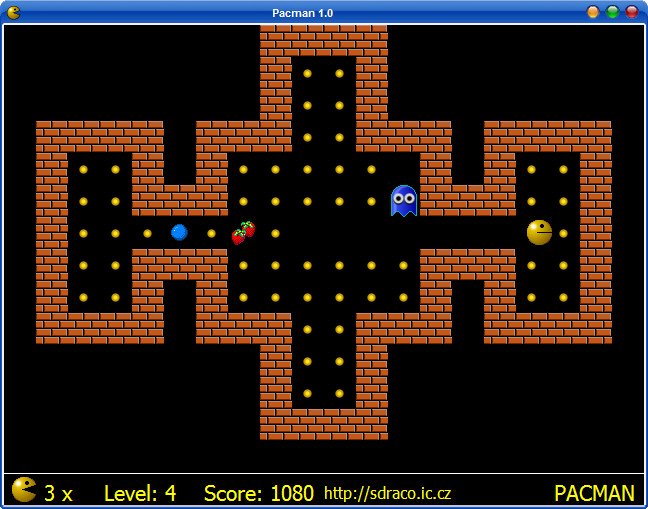Screen dimensions: 648x509
Task: Close the Pacman window with the red button
Action: point(632,12)
